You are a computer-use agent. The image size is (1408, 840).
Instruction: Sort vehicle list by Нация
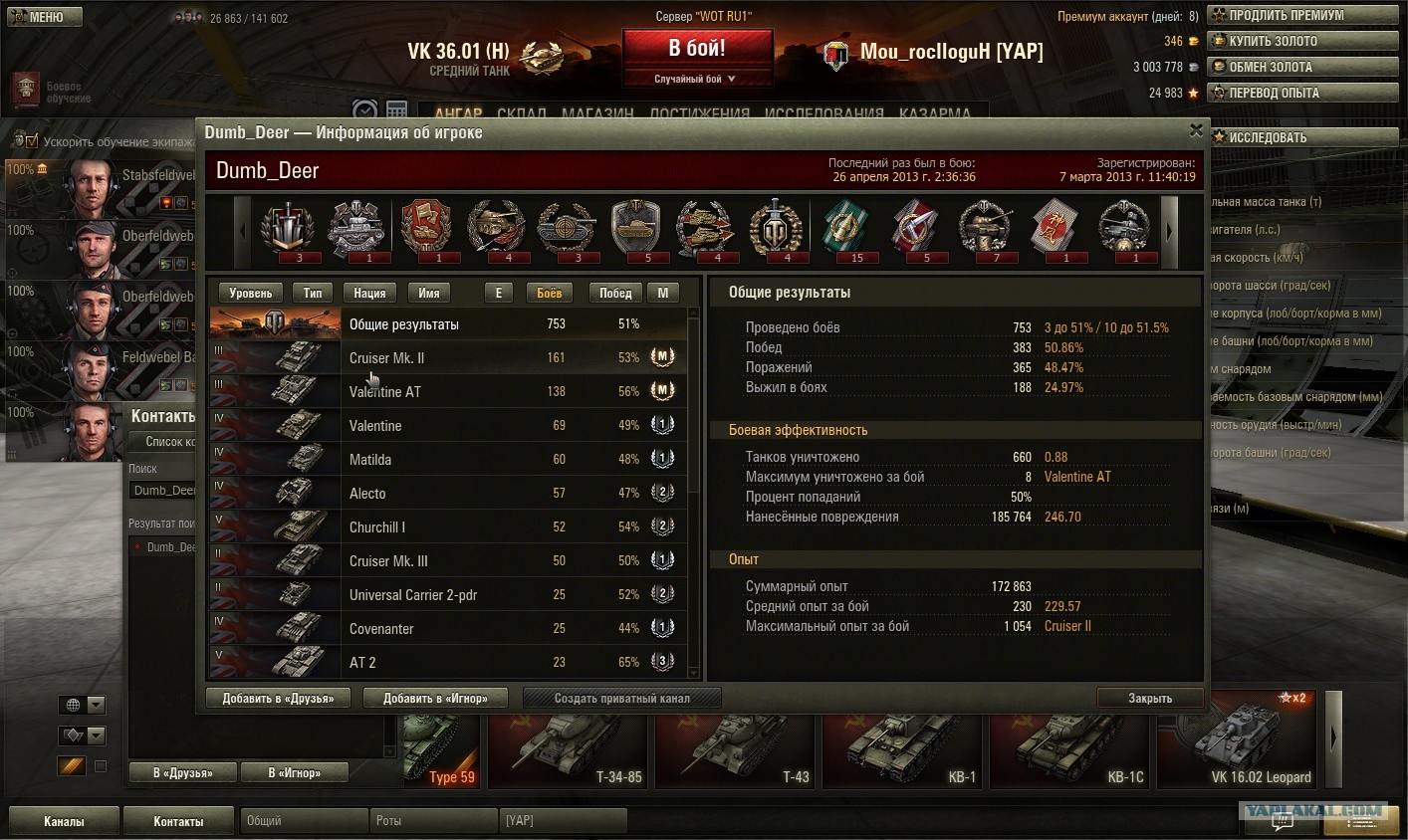pyautogui.click(x=369, y=293)
